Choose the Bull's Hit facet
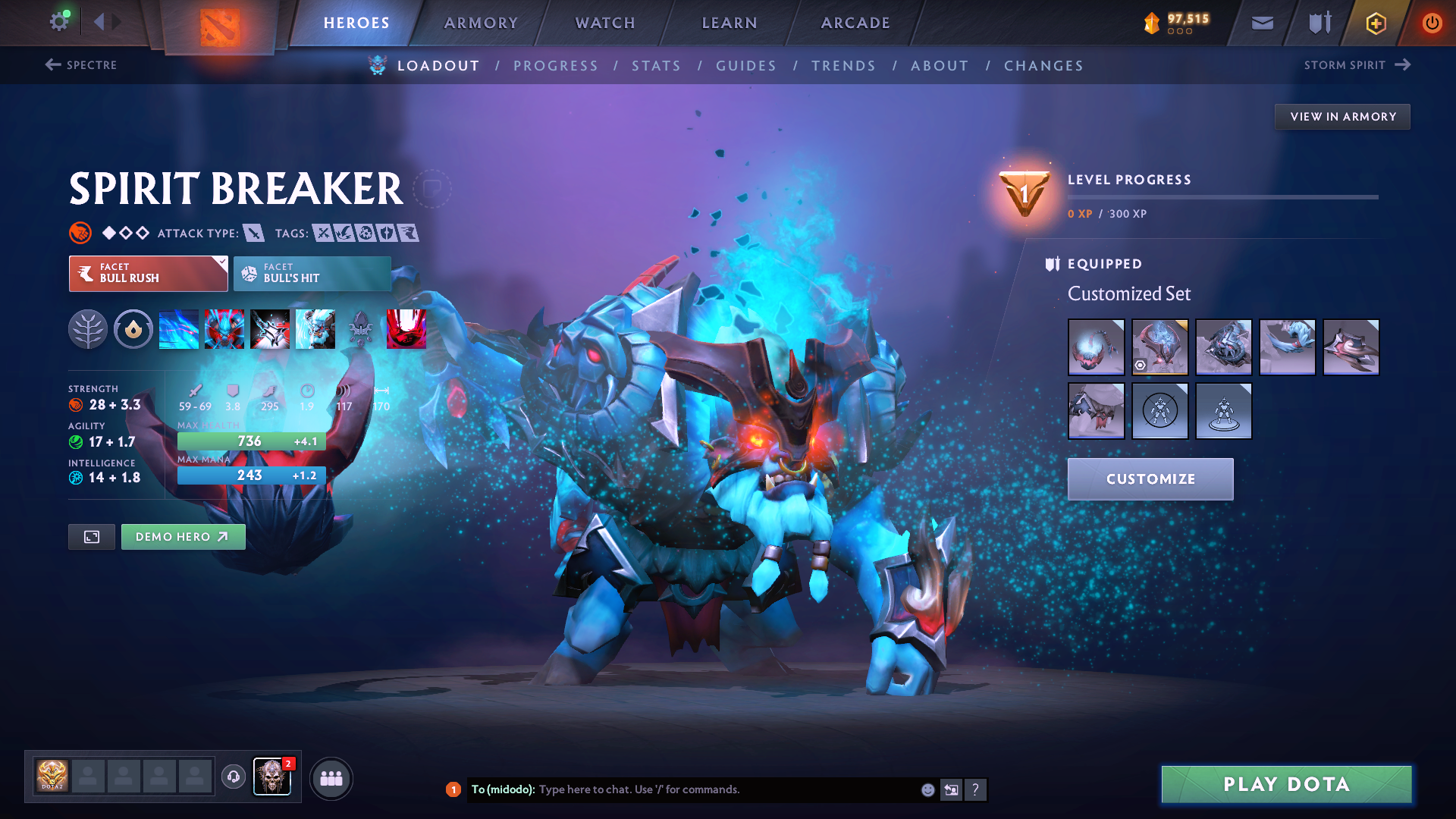 coord(312,273)
